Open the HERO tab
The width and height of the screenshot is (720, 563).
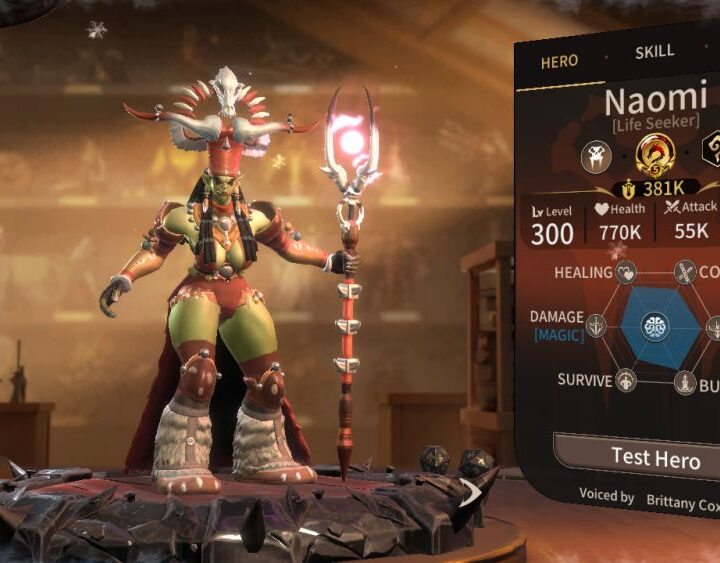(x=559, y=61)
